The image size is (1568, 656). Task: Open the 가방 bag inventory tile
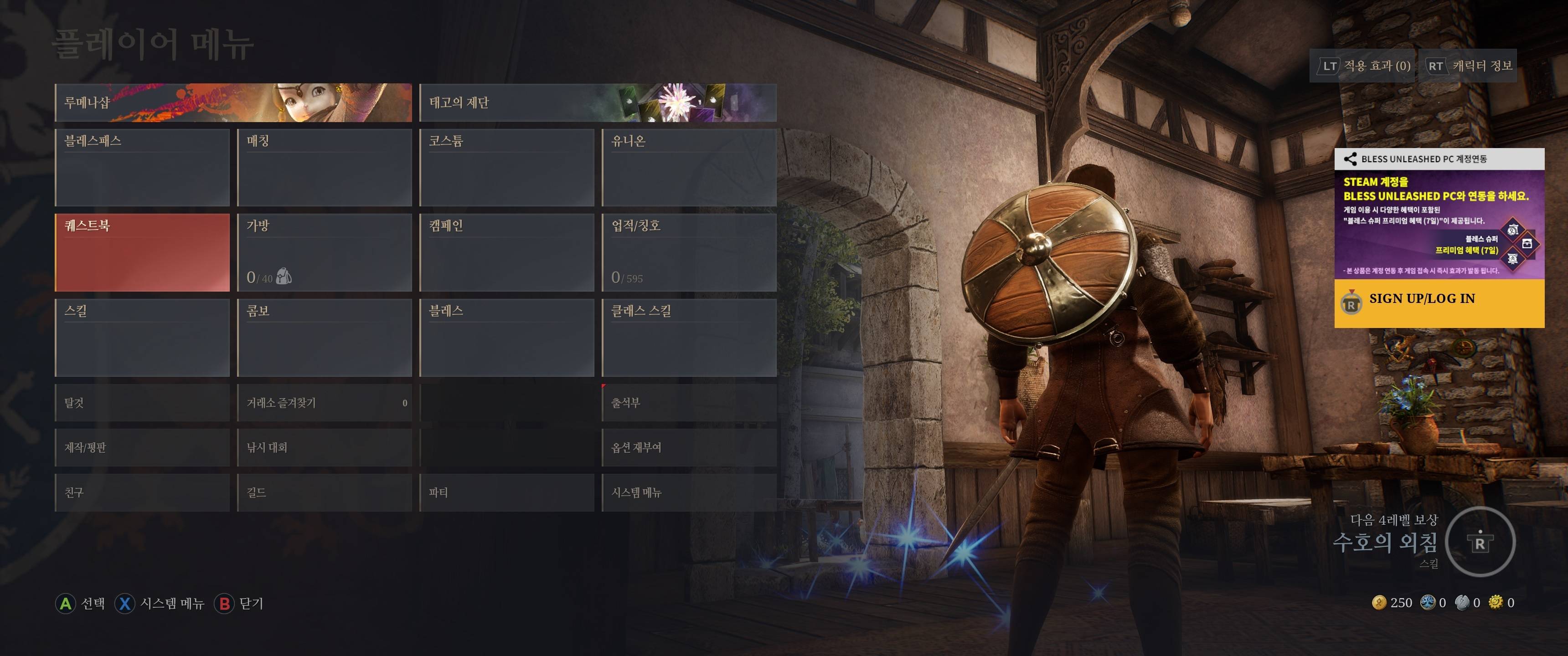(325, 252)
